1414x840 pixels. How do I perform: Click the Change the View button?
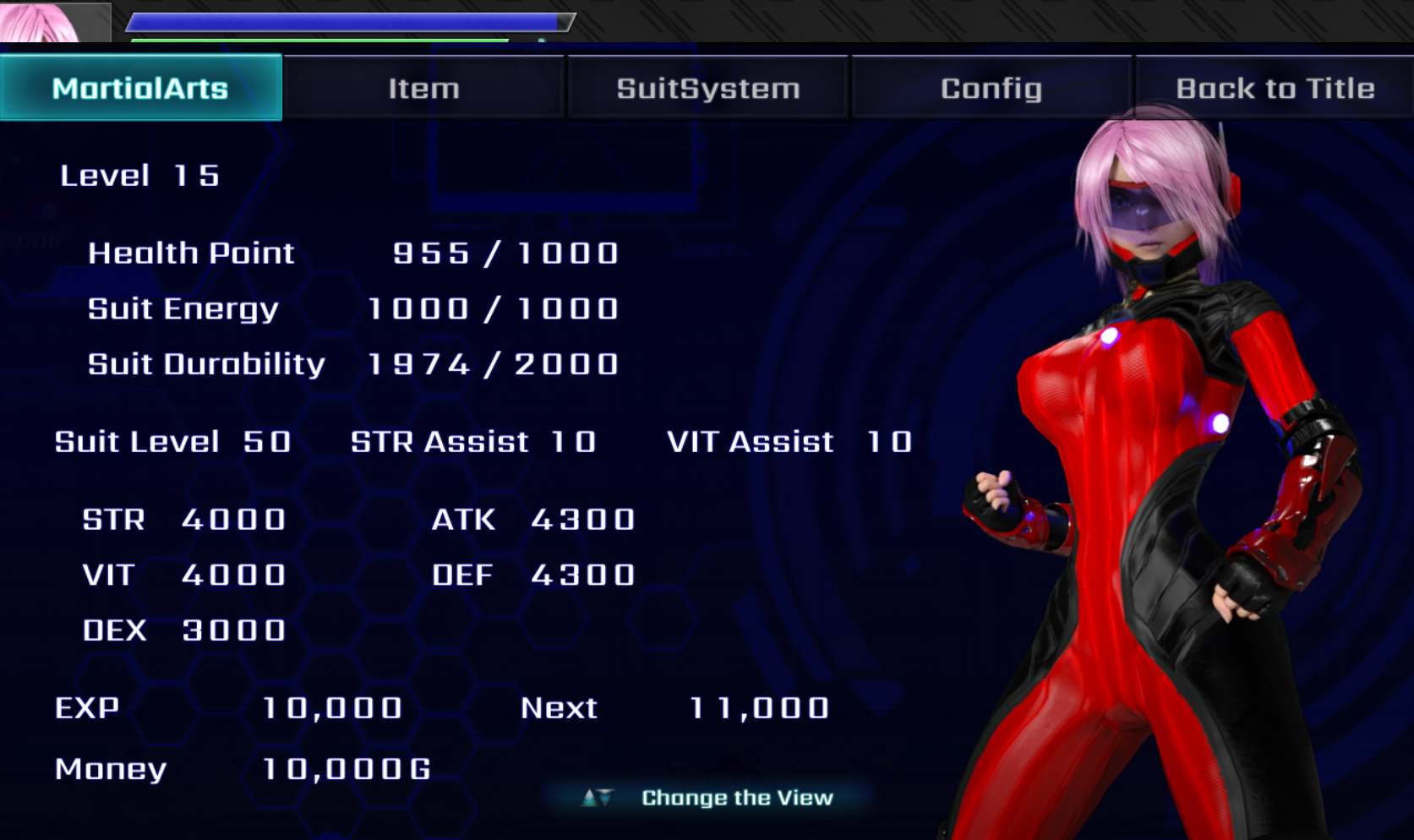(708, 797)
